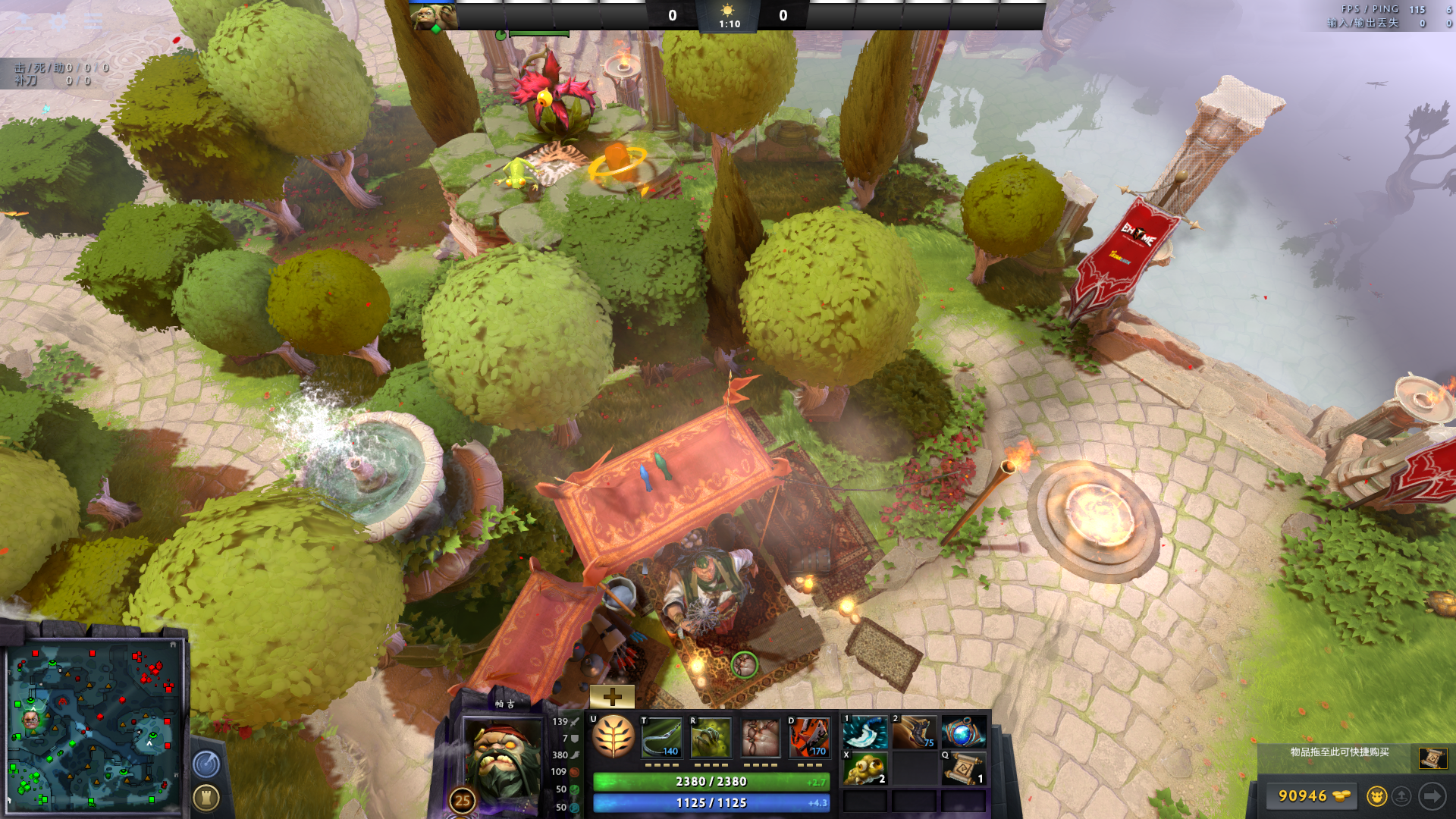Open the three-line menu icon
This screenshot has height=819, width=1456.
click(x=93, y=21)
